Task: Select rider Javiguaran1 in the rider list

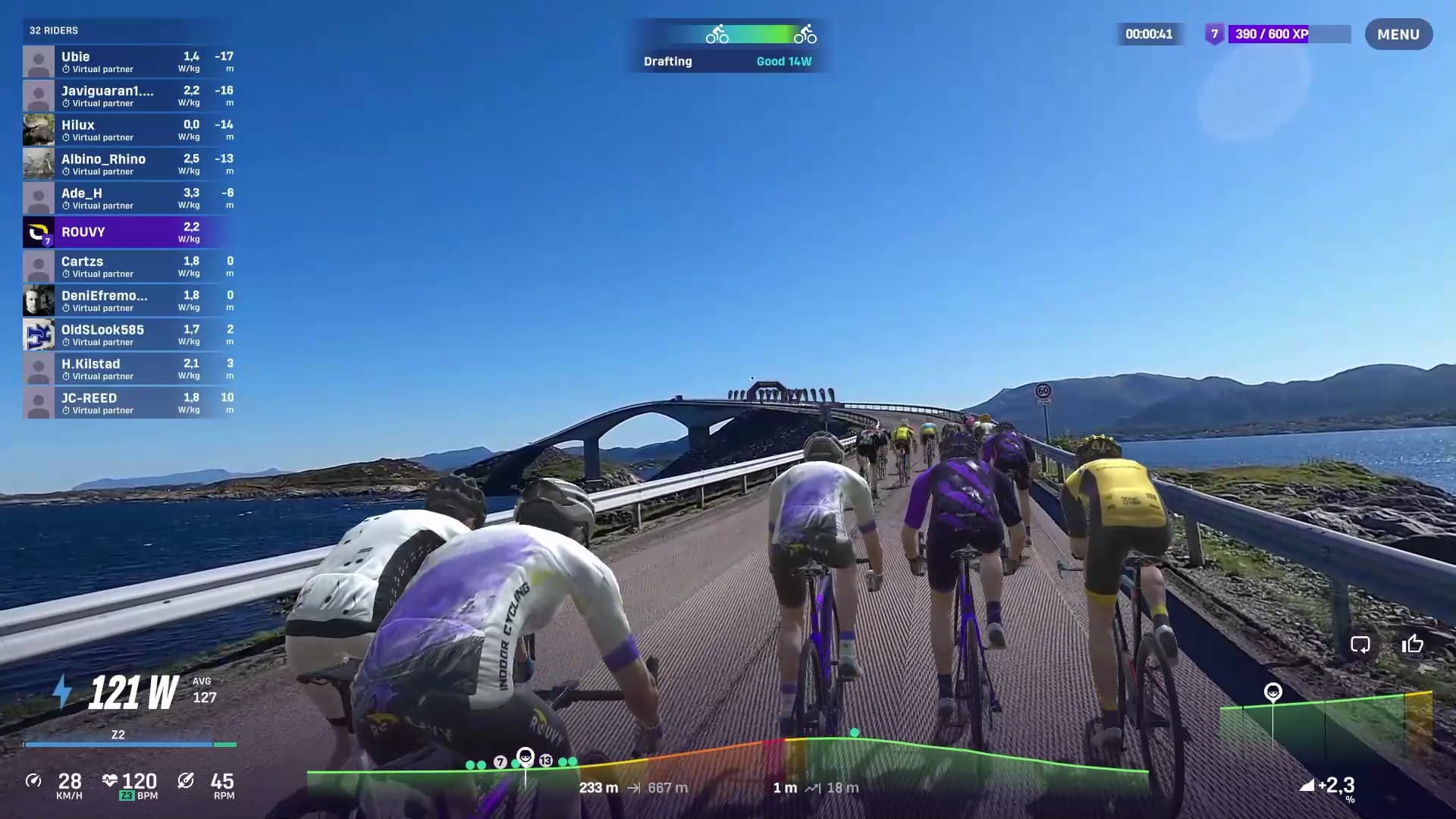Action: click(x=128, y=96)
